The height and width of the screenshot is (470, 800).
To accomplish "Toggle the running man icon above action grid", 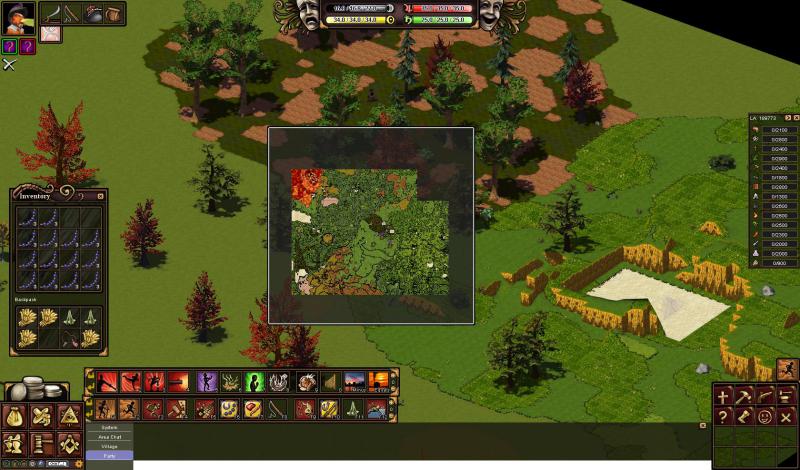I will tap(786, 369).
